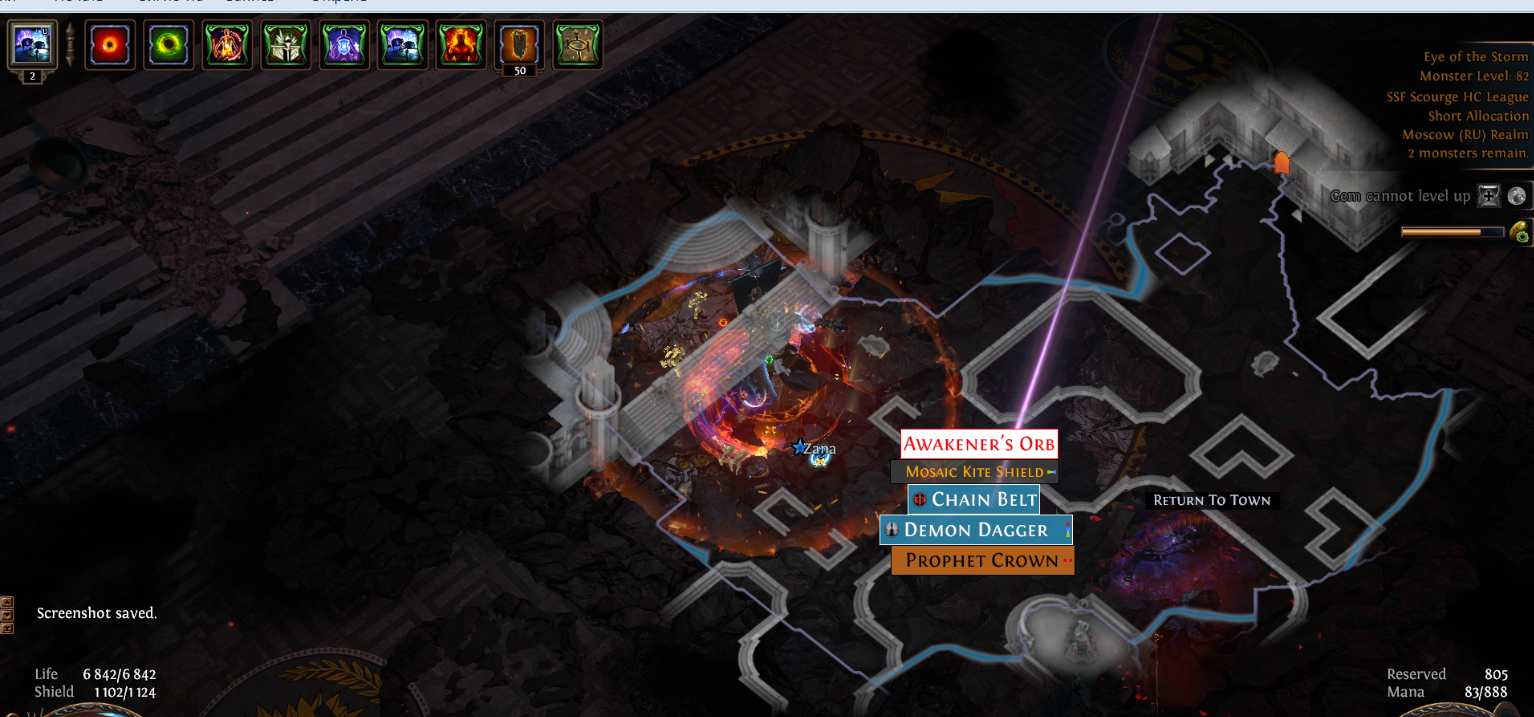Select the grey skill gem icon
Screen dimensions: 1534x717
(1518, 196)
